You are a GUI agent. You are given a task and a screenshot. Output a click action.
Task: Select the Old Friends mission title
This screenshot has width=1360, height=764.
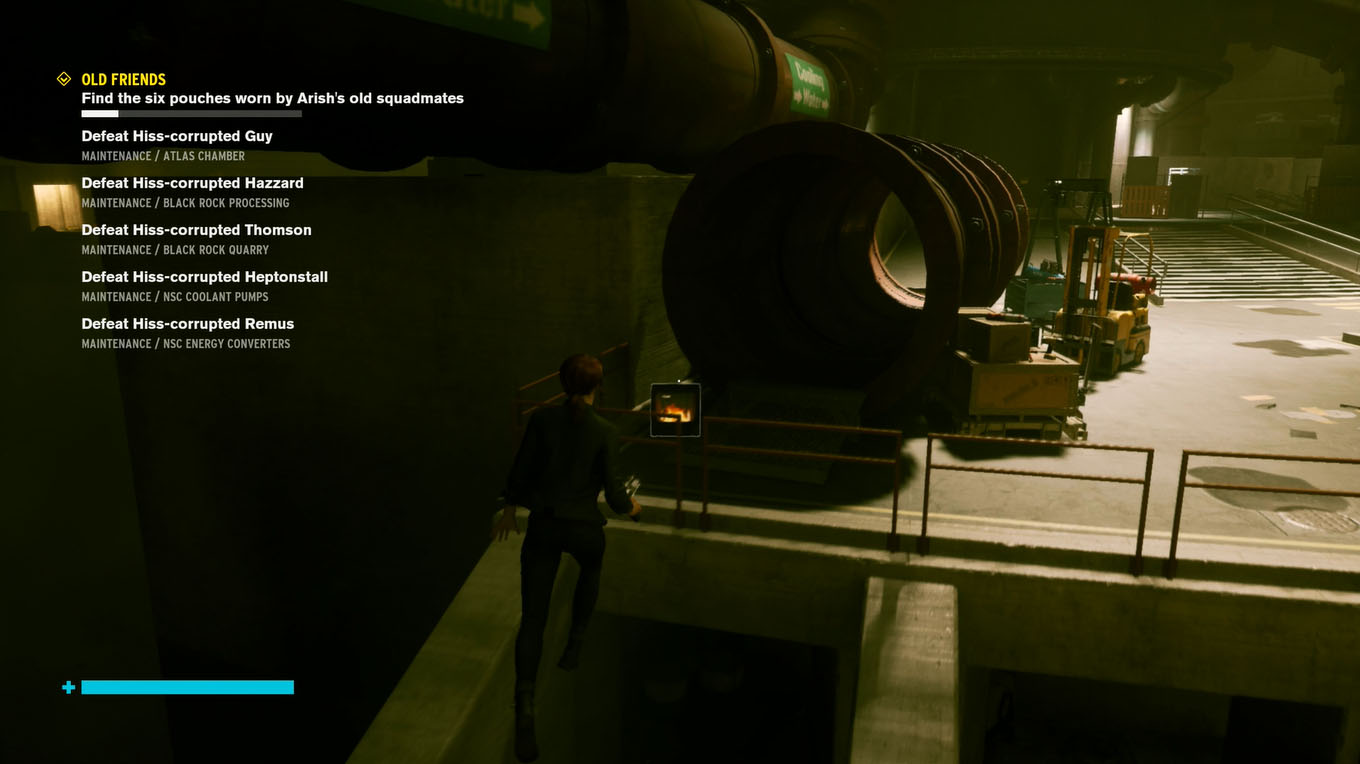point(124,80)
